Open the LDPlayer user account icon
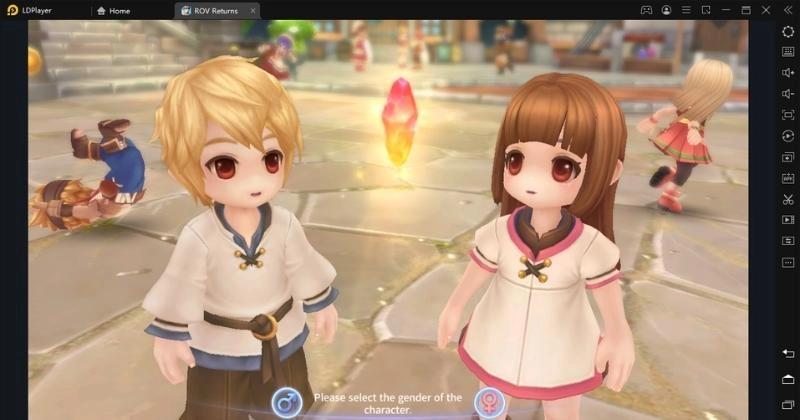 (666, 10)
